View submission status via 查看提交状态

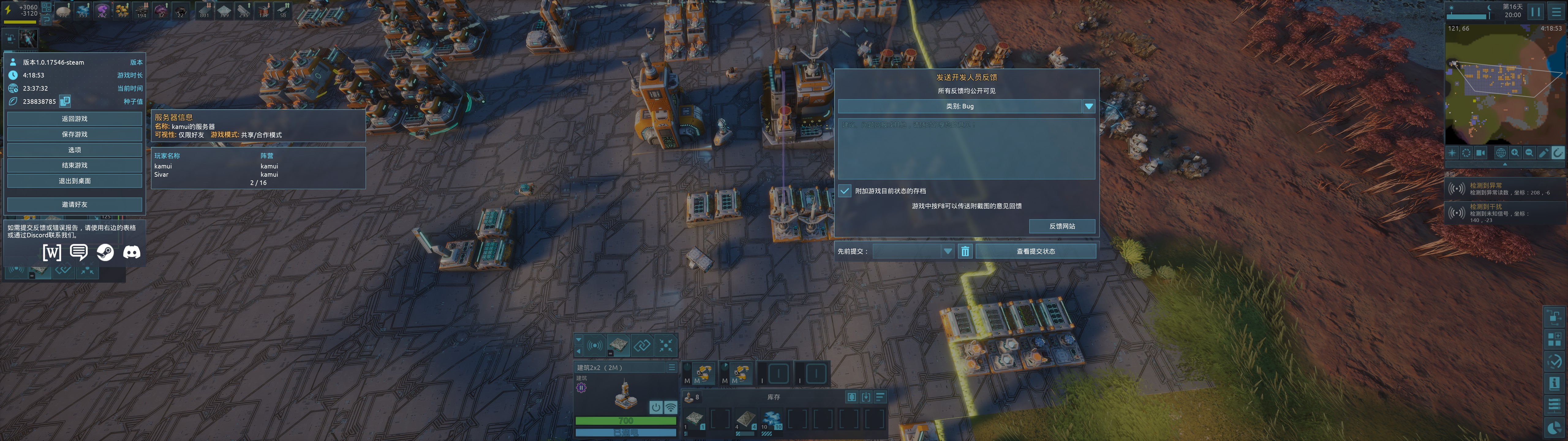pyautogui.click(x=1035, y=251)
